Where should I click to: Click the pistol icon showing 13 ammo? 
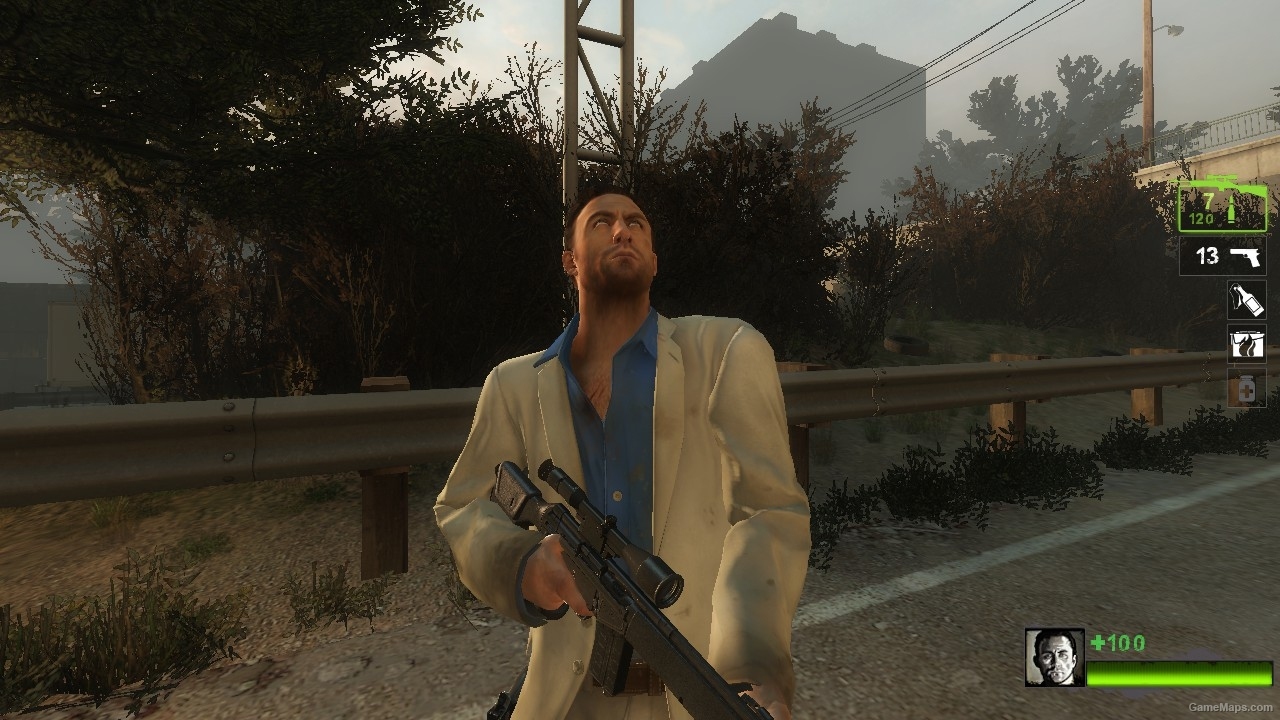(1245, 258)
